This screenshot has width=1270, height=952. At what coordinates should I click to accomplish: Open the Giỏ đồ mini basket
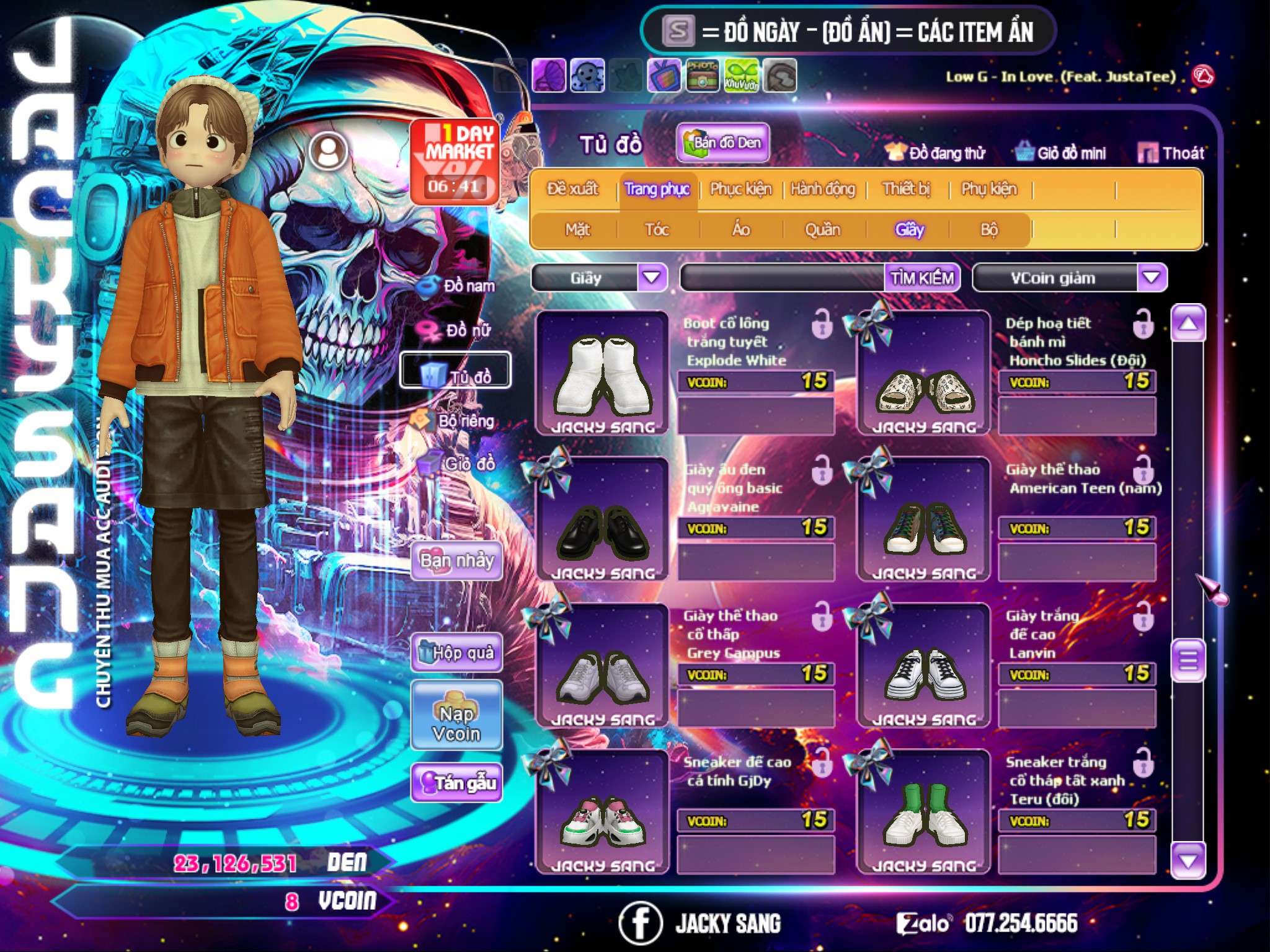point(1061,153)
